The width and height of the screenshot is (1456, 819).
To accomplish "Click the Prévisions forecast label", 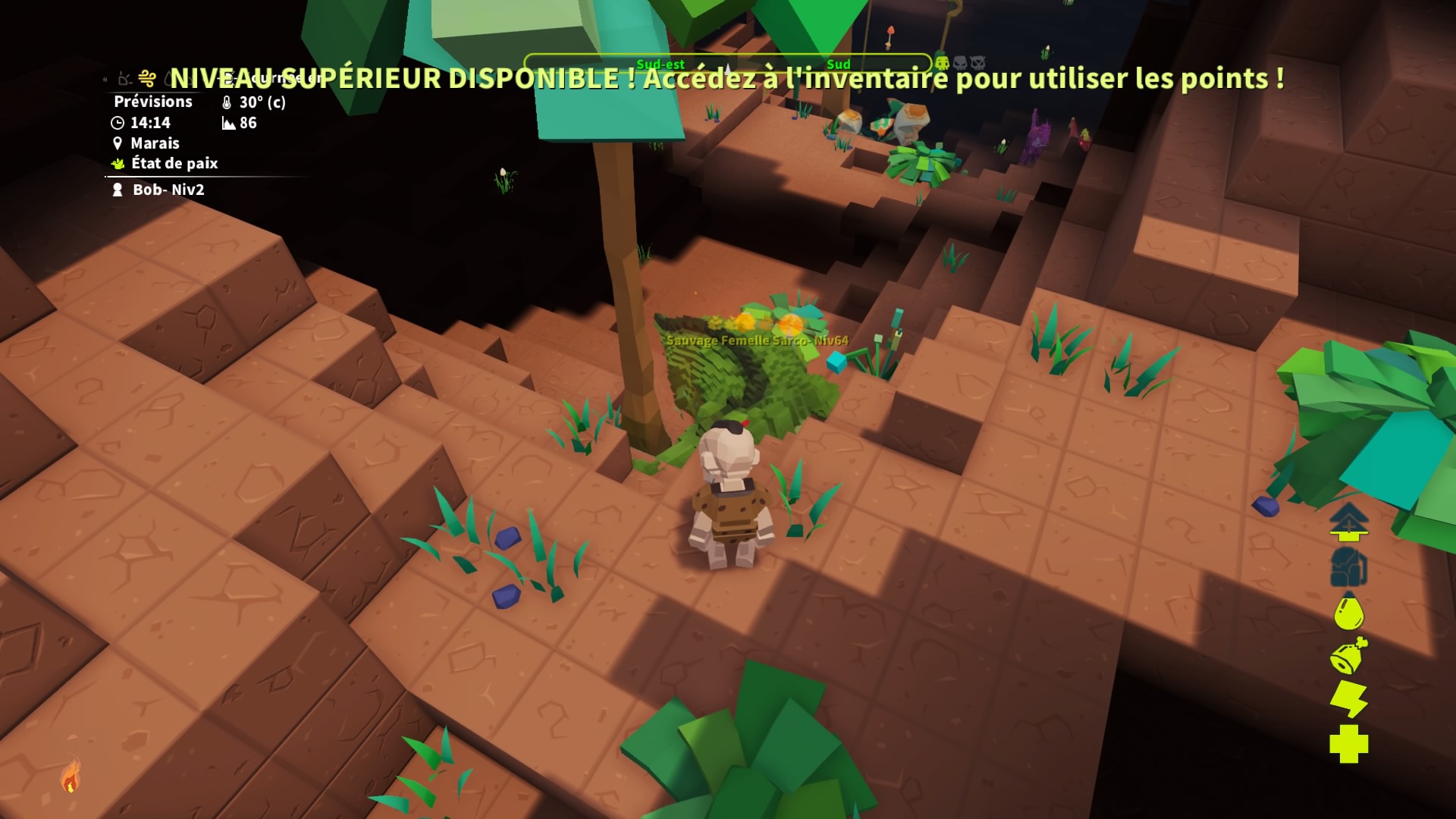I will 152,102.
